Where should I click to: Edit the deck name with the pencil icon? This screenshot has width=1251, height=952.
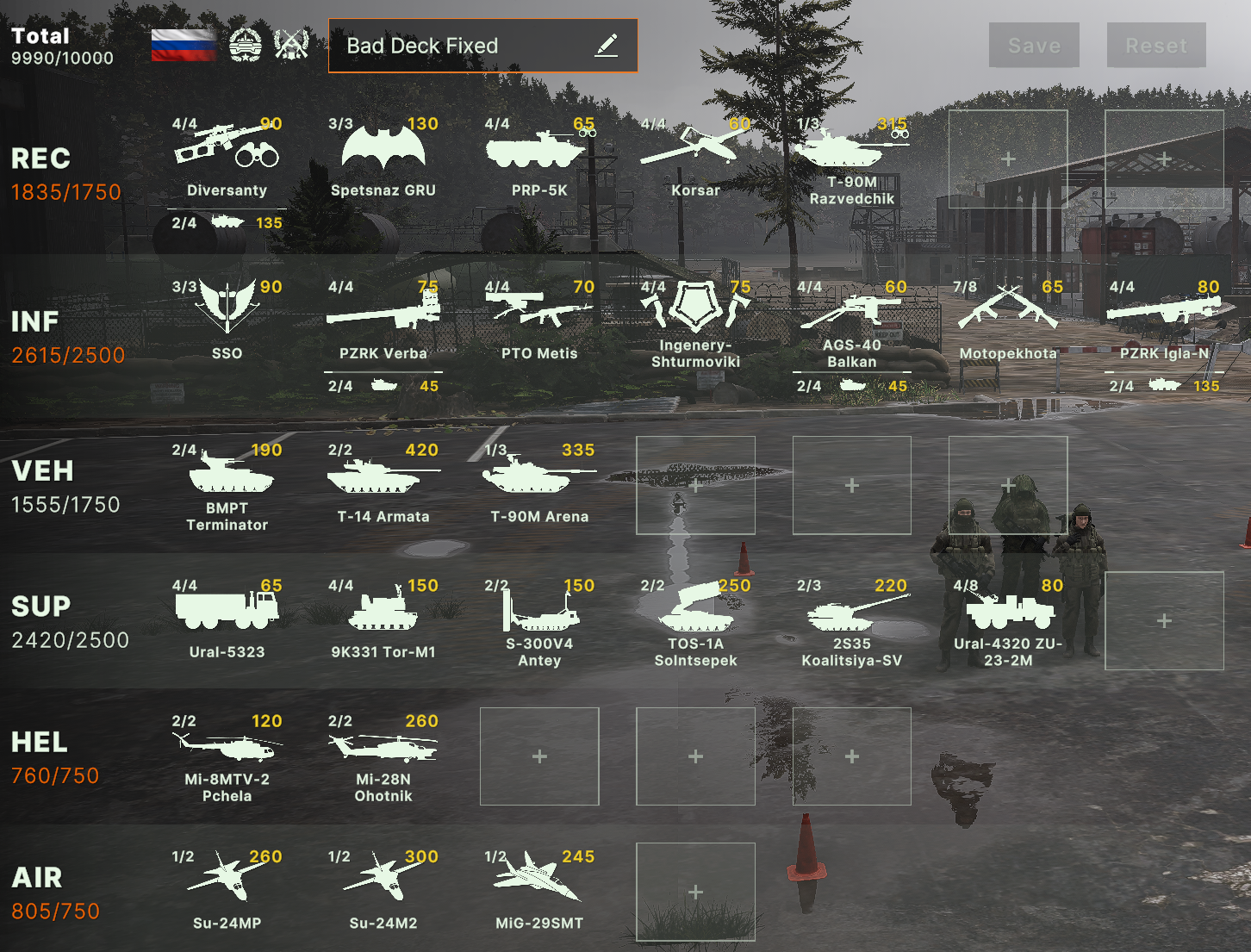608,45
